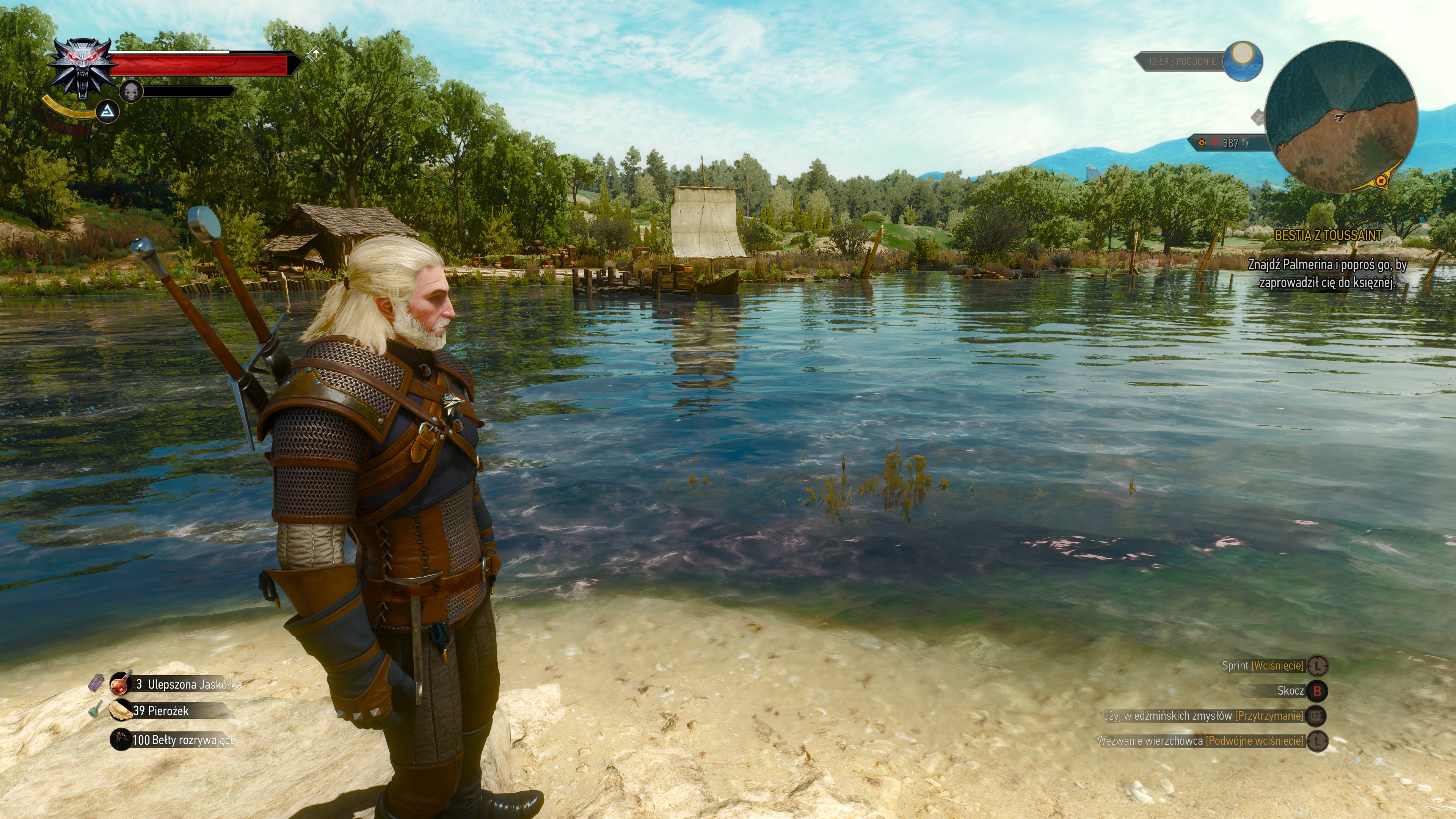The image size is (1456, 819).
Task: Click the wolf medallion icon
Action: pos(83,68)
